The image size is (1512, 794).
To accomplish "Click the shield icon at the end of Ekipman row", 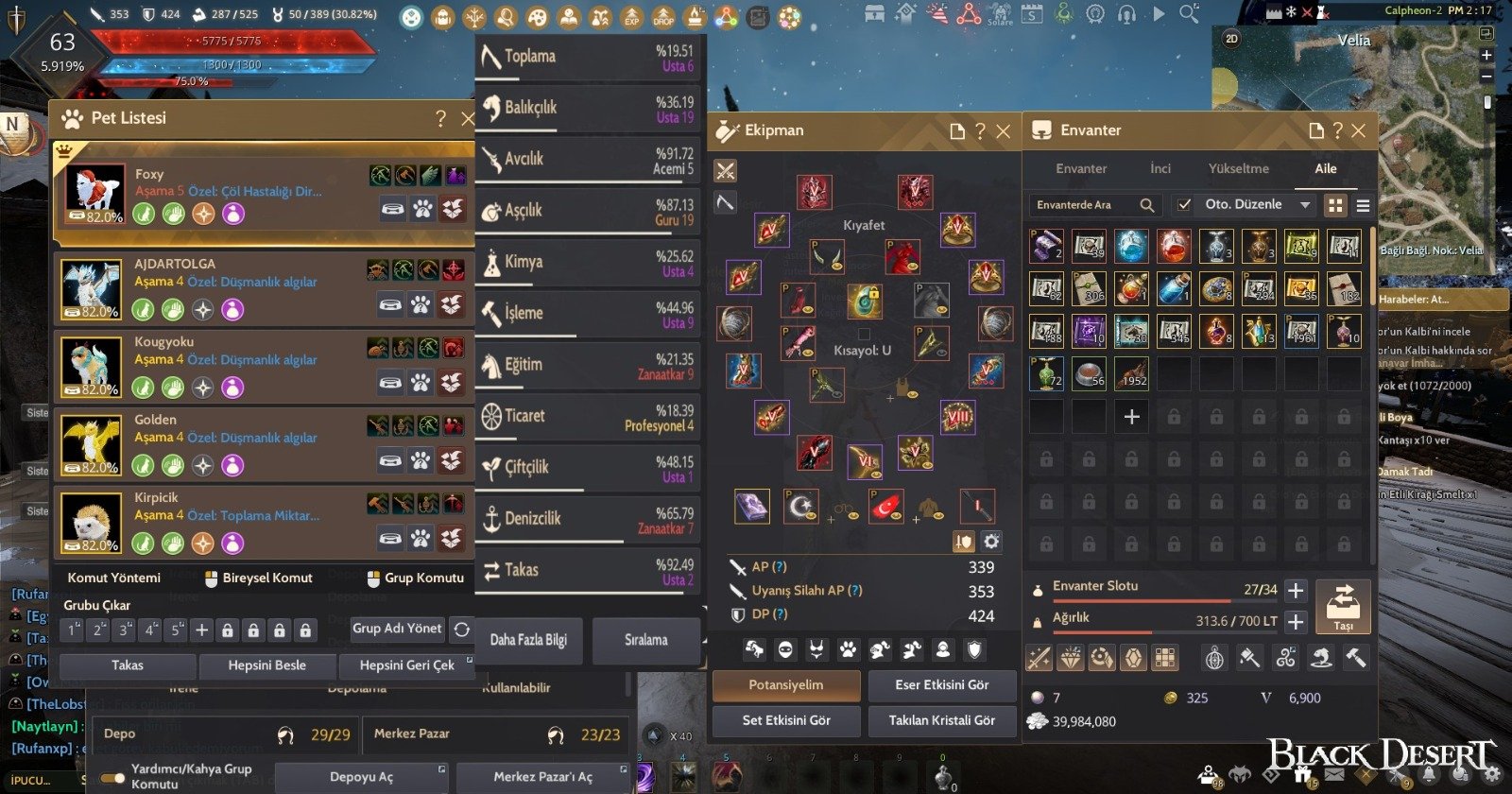I will 972,650.
